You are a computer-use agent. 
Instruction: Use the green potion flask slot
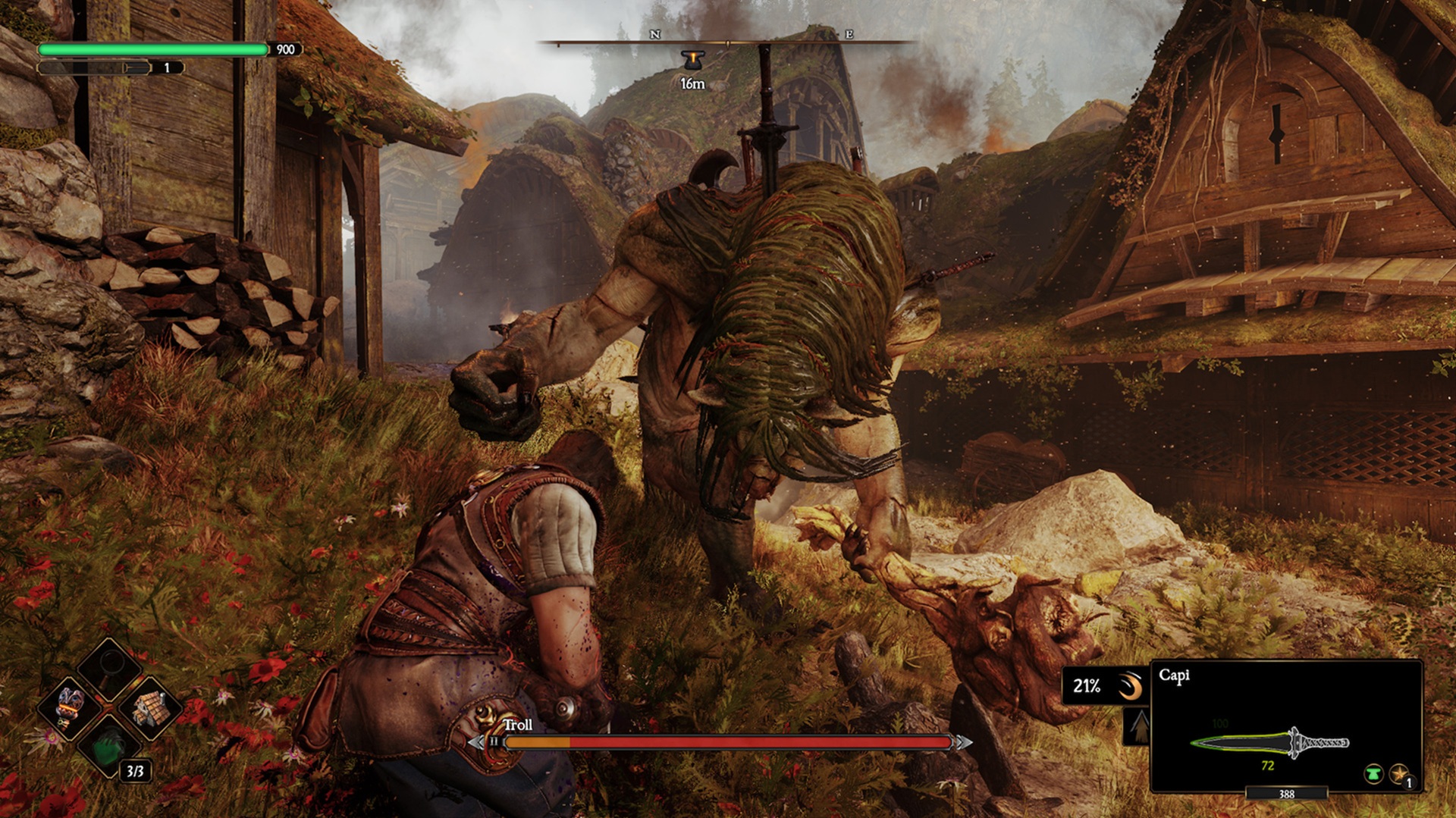pyautogui.click(x=110, y=747)
